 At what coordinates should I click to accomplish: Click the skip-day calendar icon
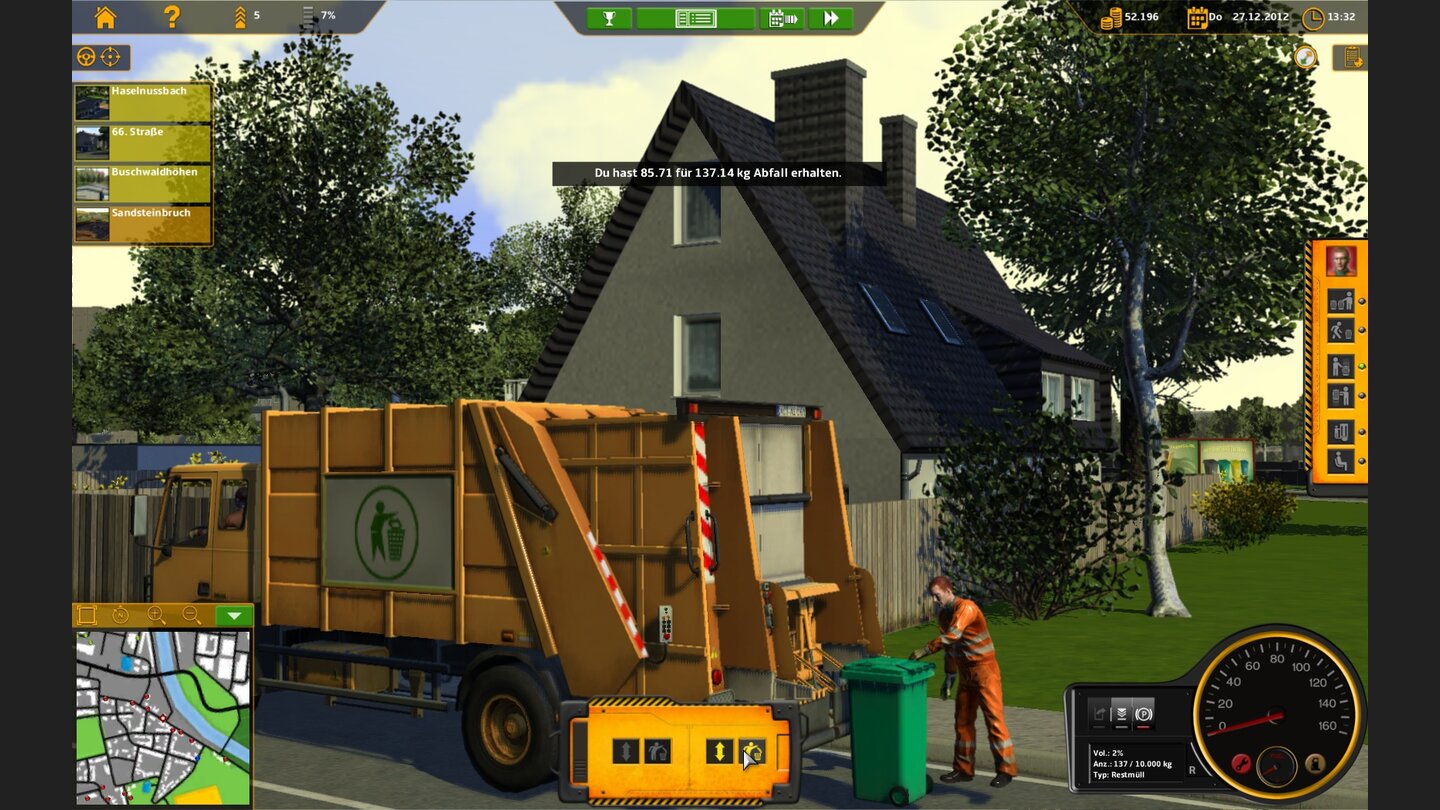(x=783, y=18)
